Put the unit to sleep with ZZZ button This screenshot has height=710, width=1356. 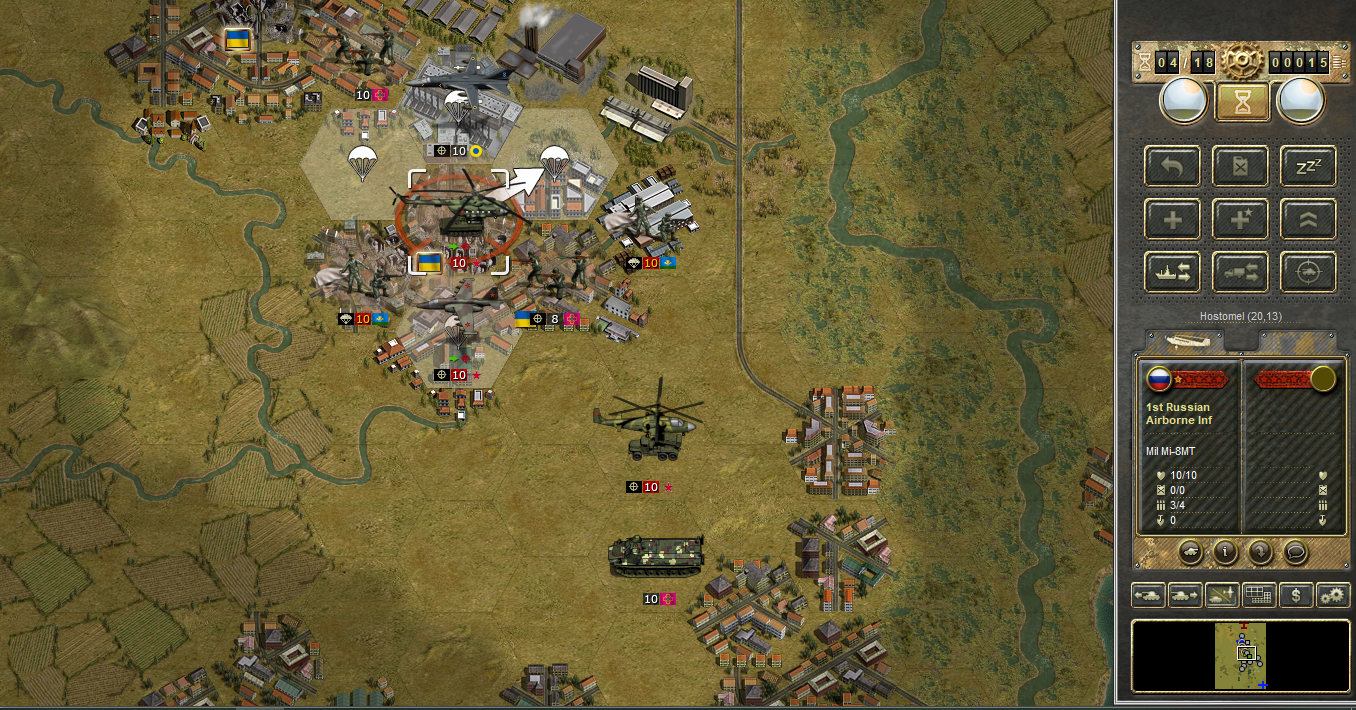pos(1308,166)
